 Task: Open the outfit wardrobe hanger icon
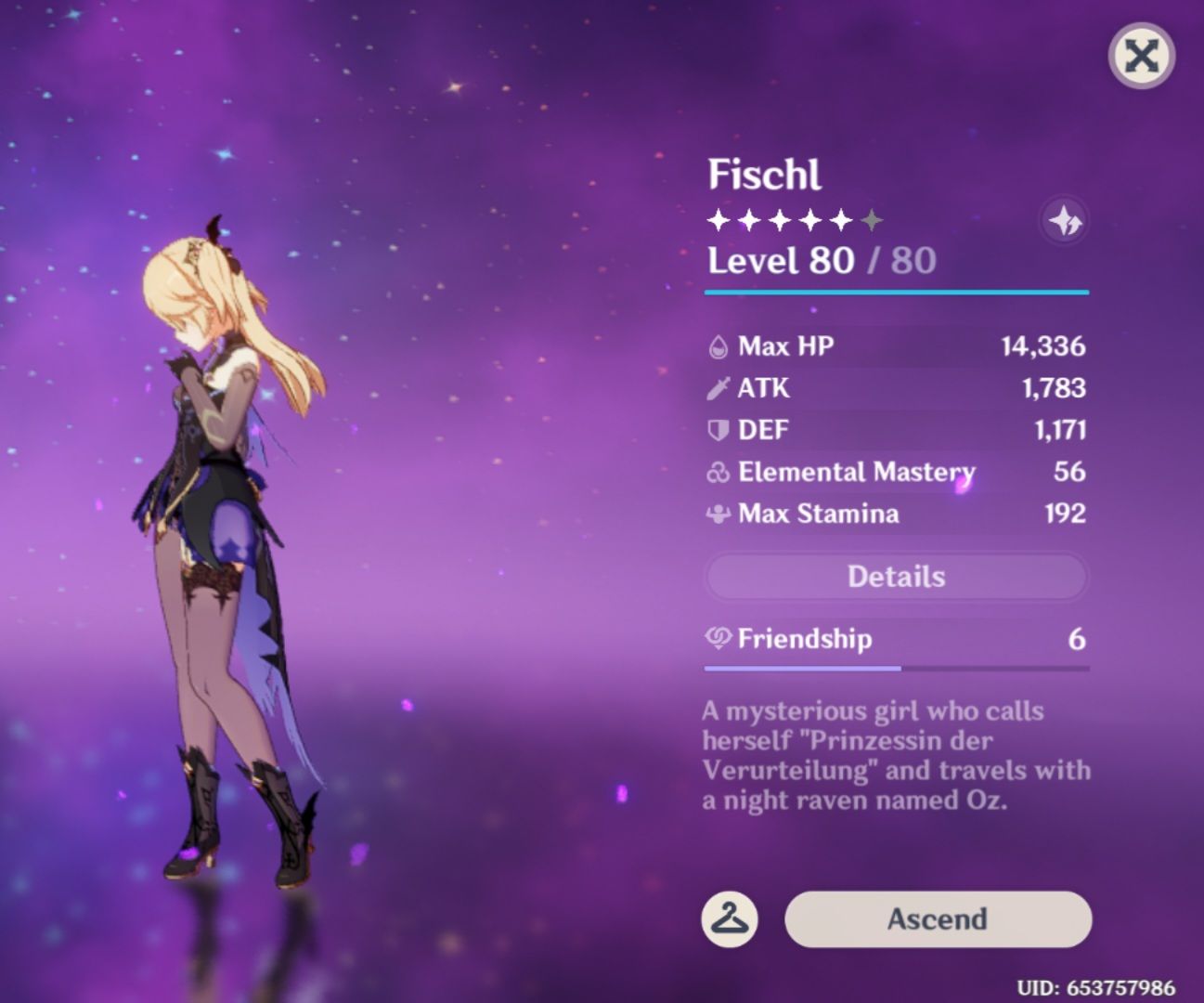pos(730,919)
